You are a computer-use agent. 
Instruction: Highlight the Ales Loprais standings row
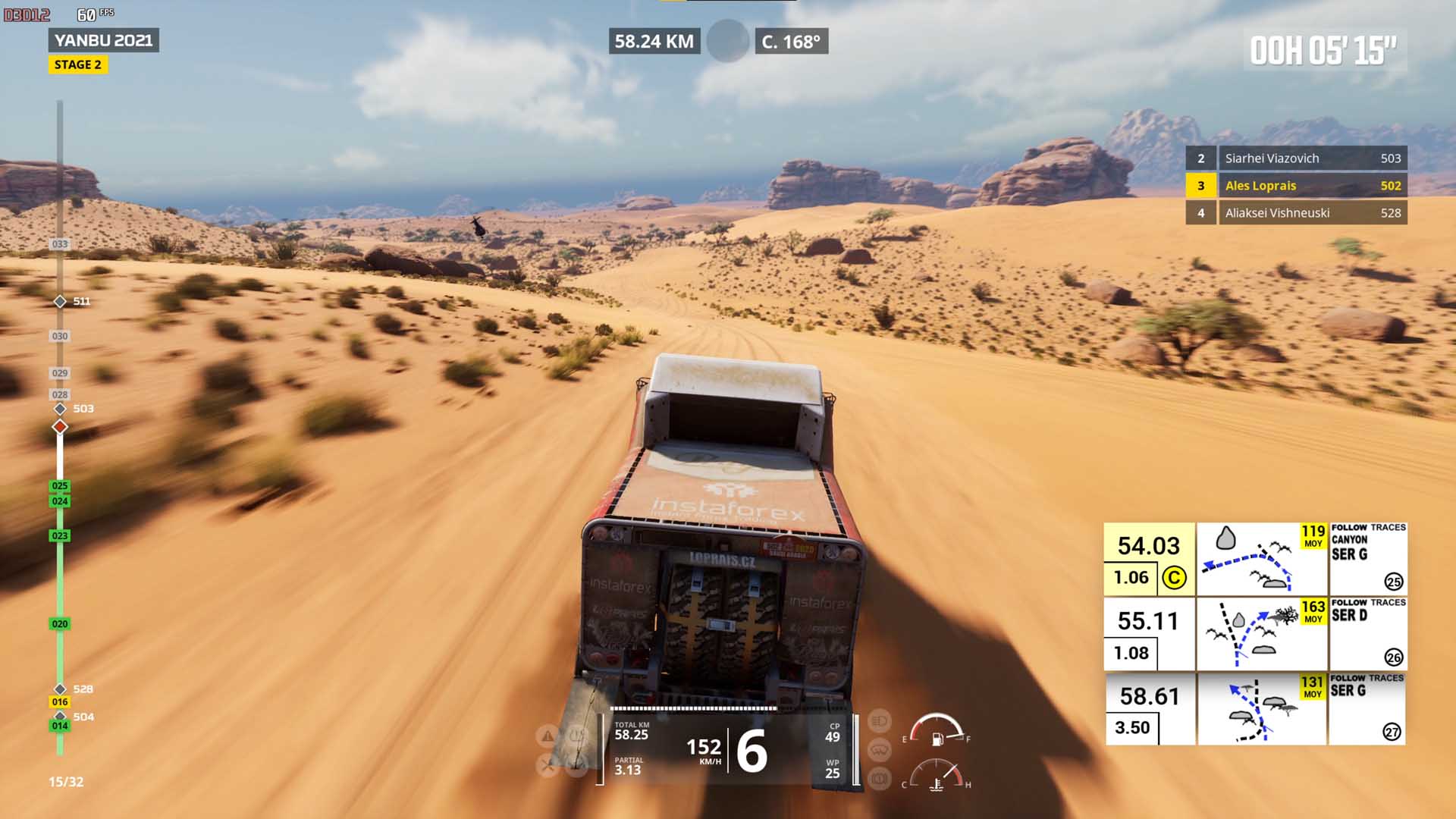1296,186
